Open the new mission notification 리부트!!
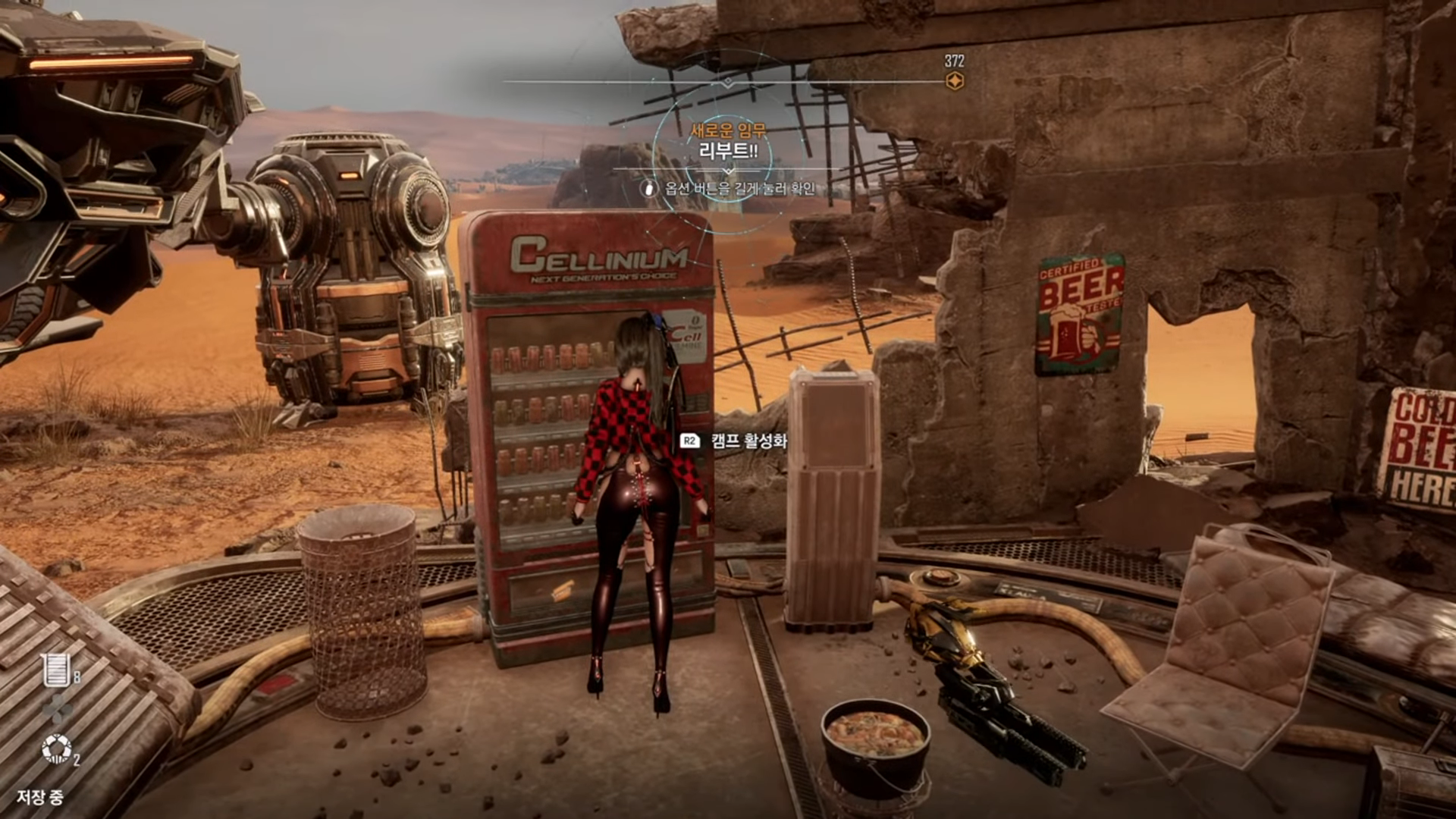Viewport: 1456px width, 819px height. (x=728, y=150)
